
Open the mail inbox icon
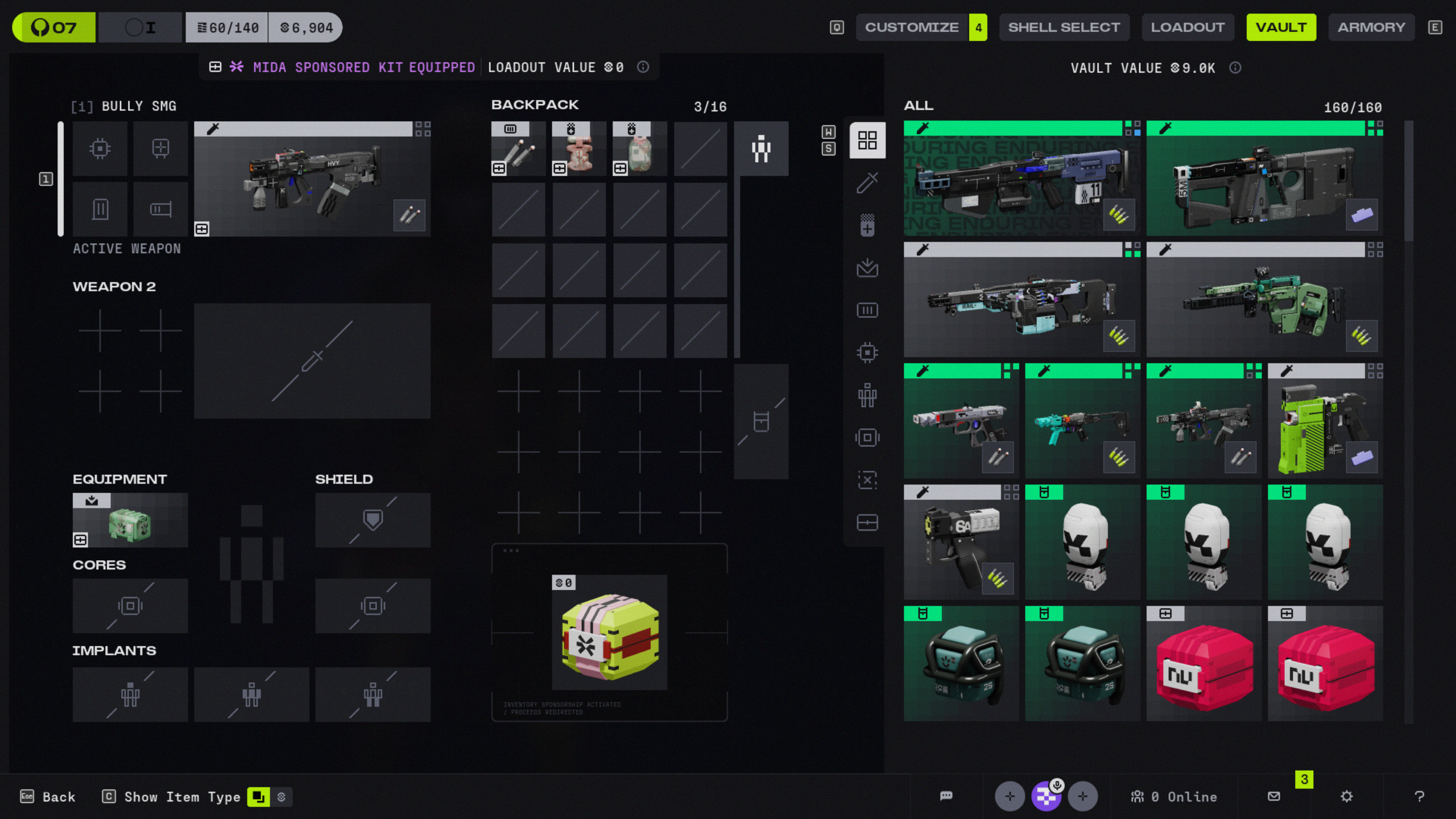[1274, 796]
